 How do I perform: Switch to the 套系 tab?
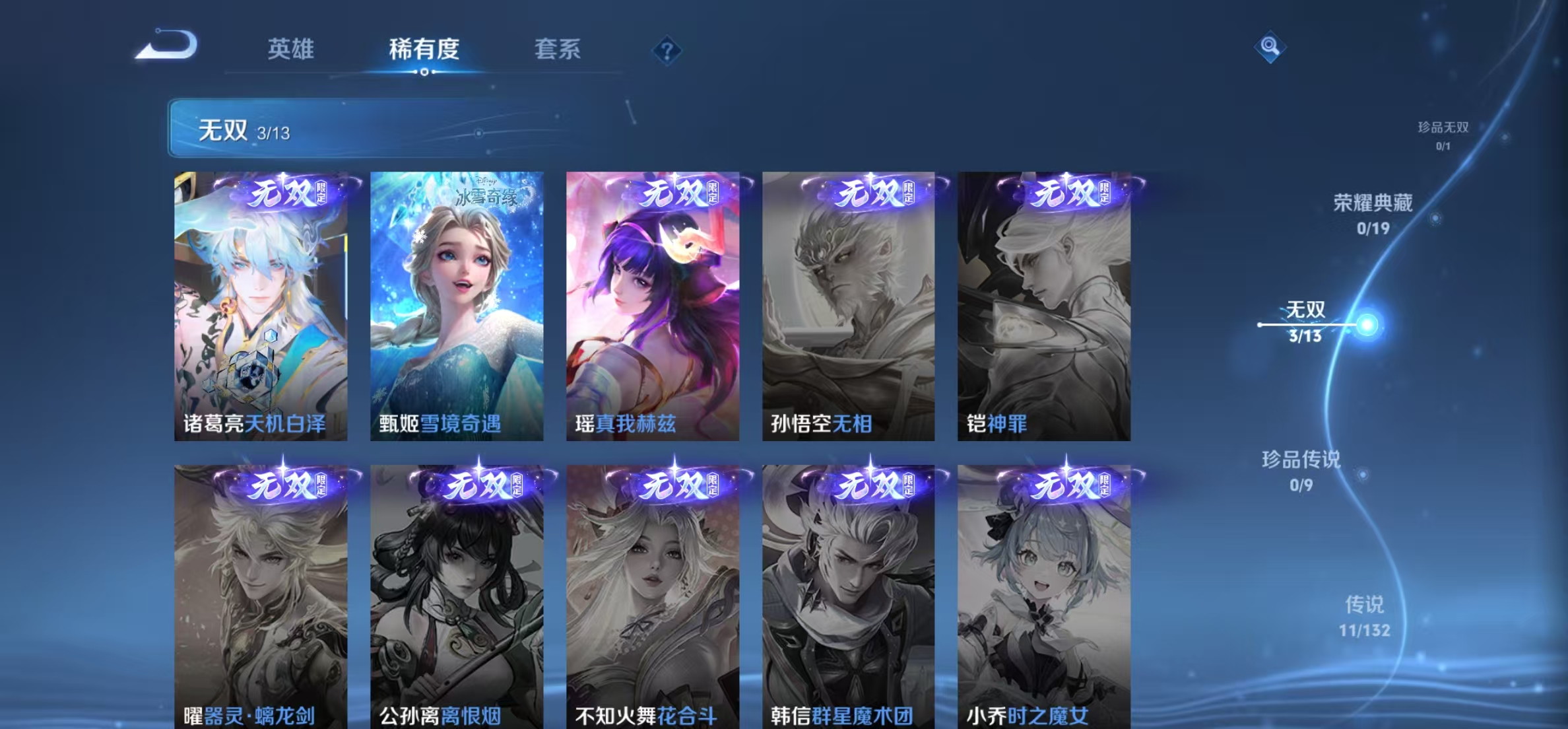[558, 50]
